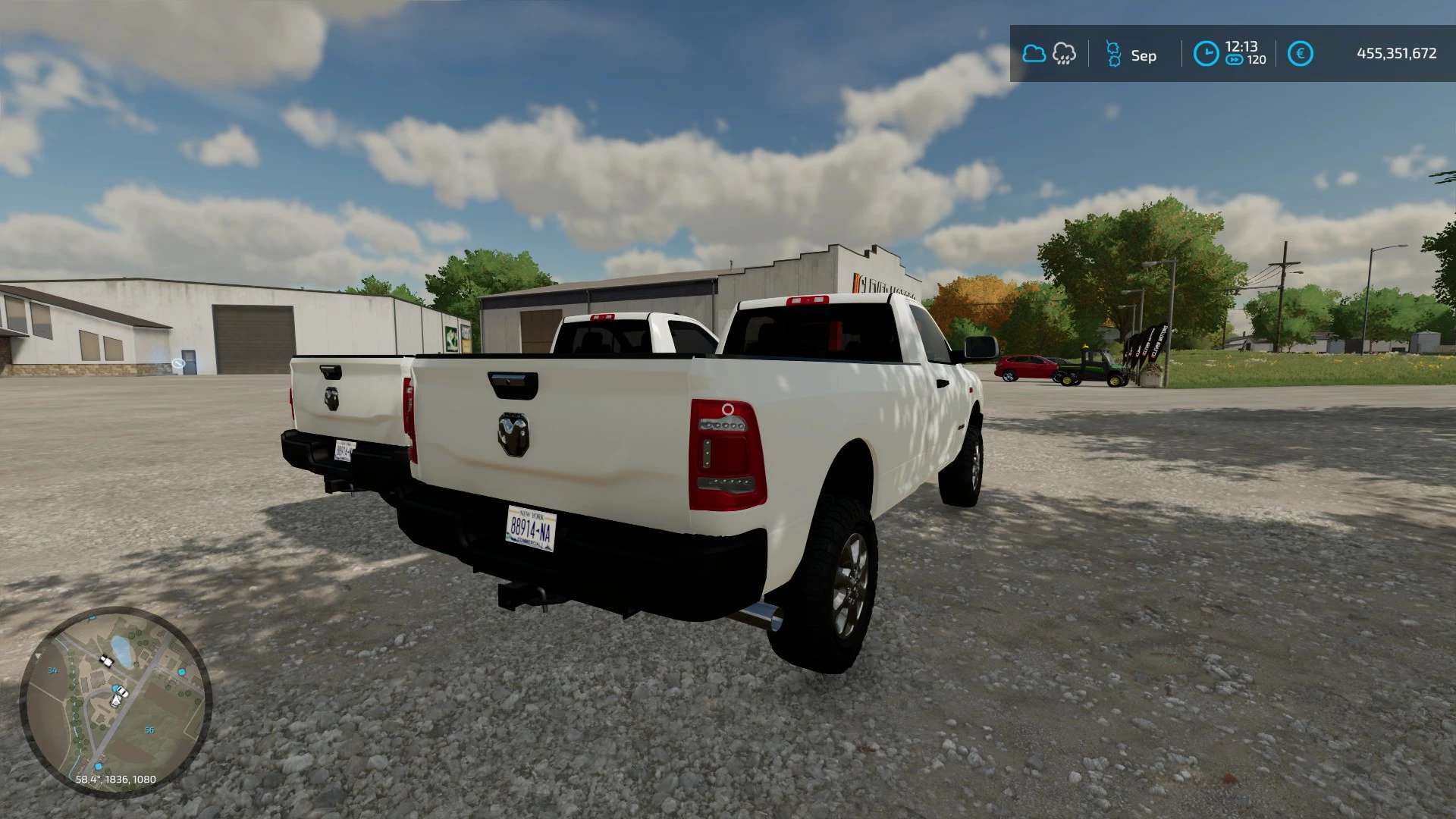Select the rain forecast weather icon
Image resolution: width=1456 pixels, height=819 pixels.
pyautogui.click(x=1064, y=54)
